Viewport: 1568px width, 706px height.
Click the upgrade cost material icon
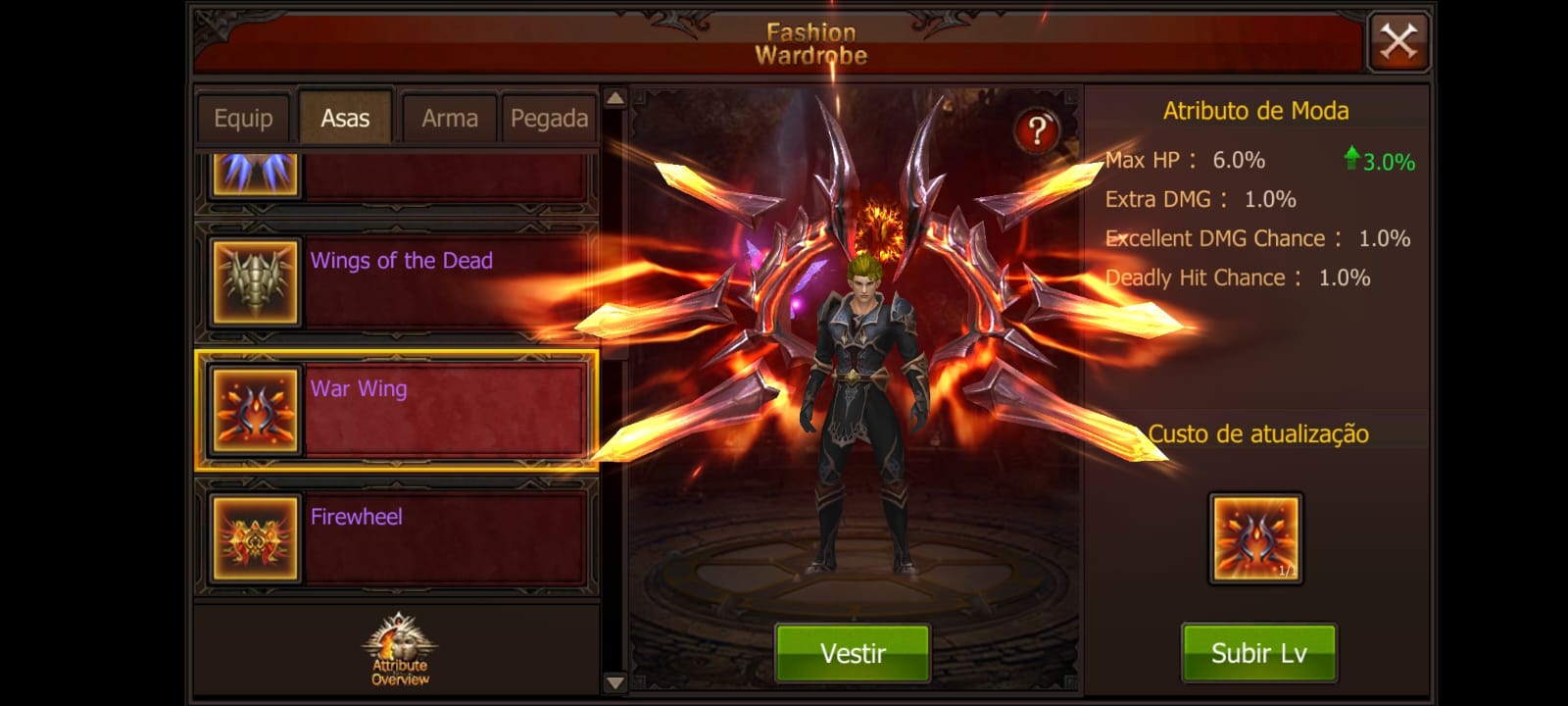(x=1254, y=537)
